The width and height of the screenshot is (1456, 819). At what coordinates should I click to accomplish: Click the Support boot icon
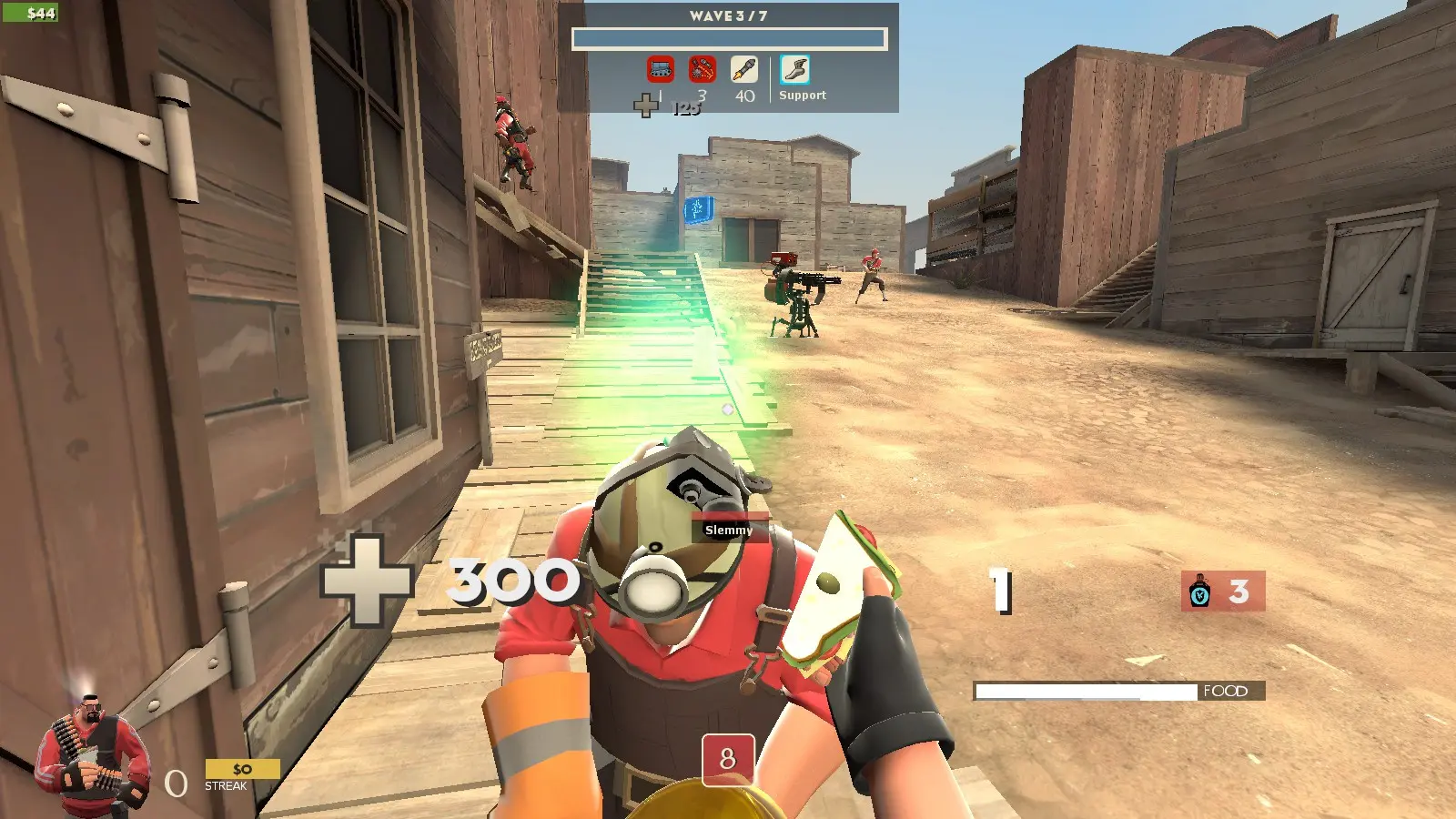coord(795,70)
